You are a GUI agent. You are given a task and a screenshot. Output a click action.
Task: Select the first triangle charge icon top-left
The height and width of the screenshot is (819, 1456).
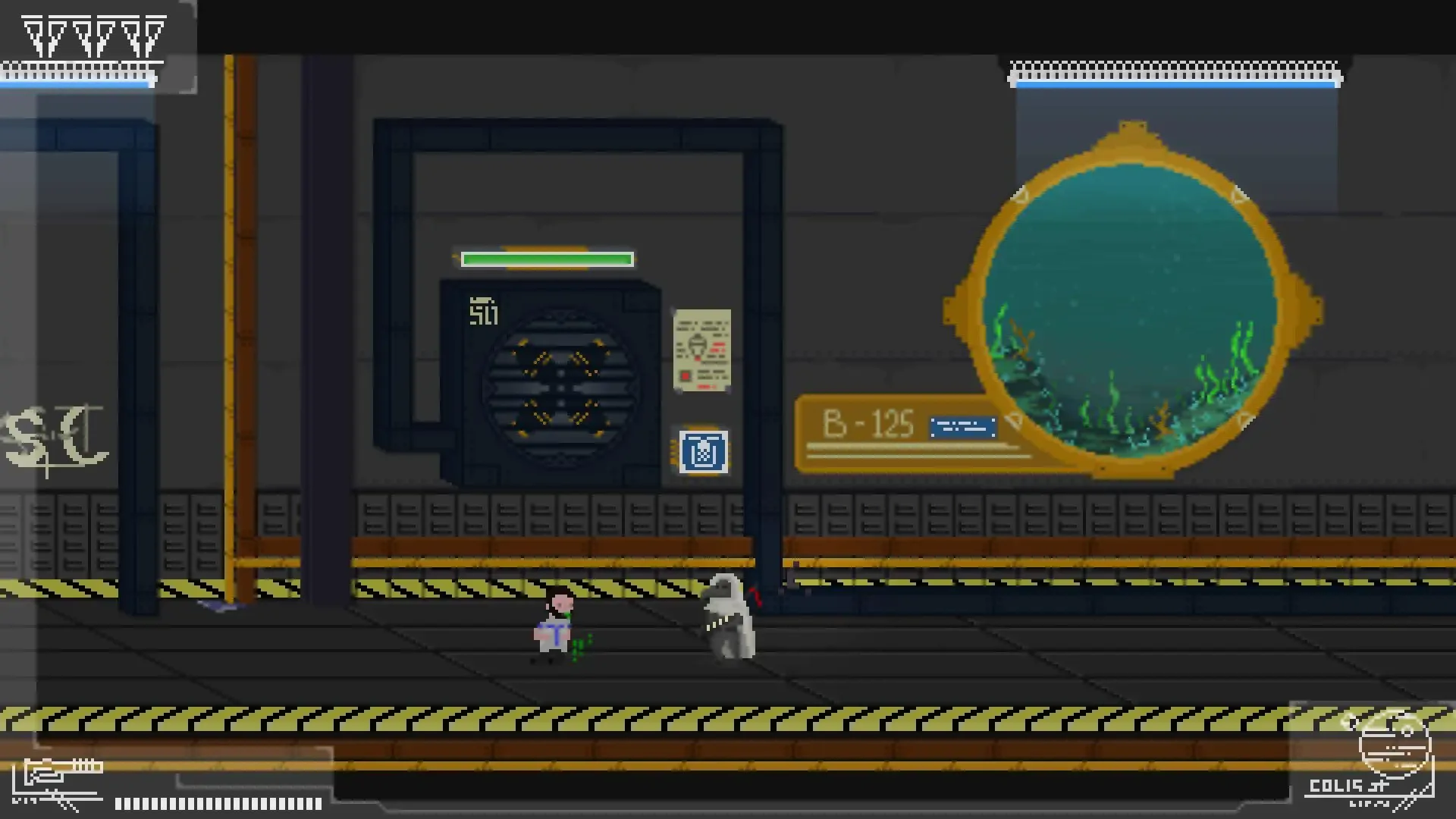tap(32, 34)
